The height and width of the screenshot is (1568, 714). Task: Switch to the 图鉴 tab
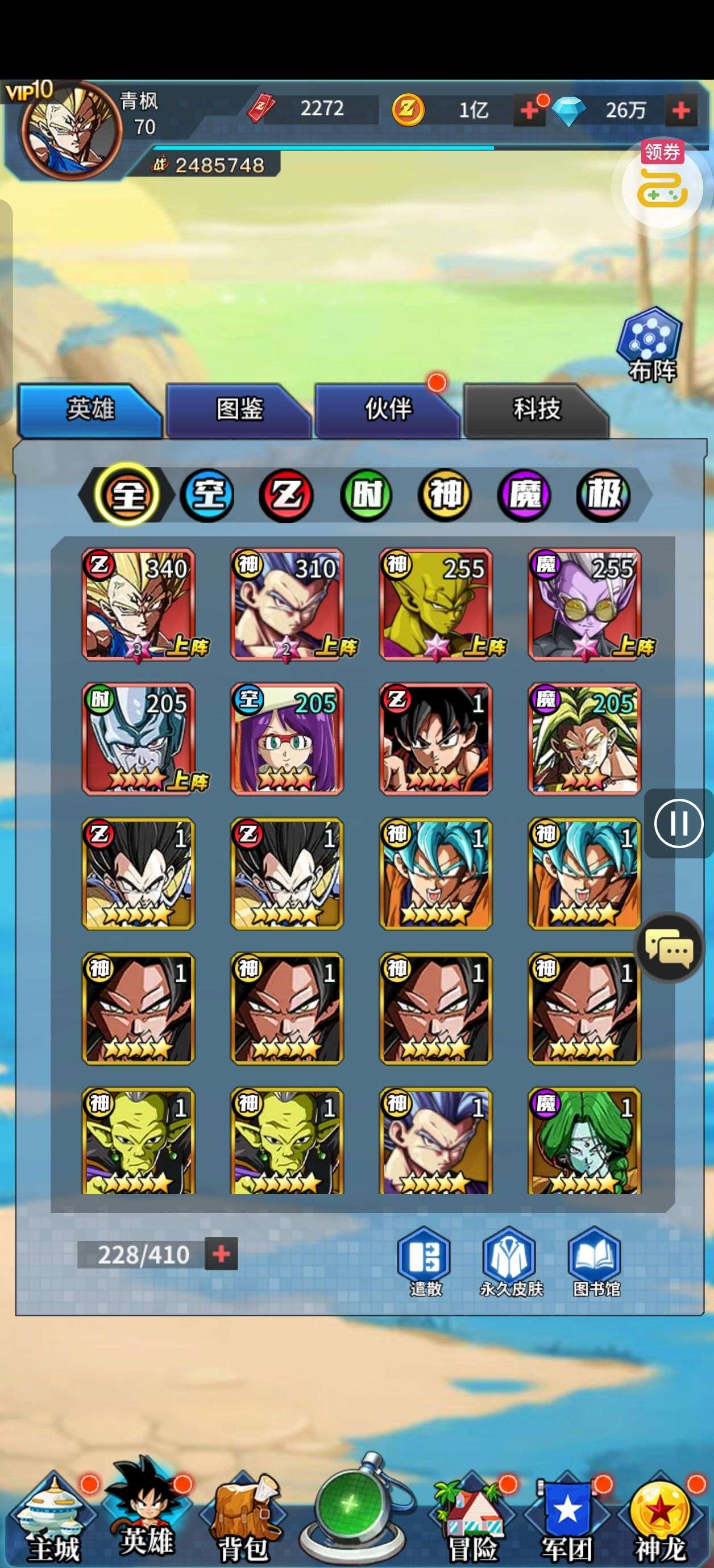point(238,410)
